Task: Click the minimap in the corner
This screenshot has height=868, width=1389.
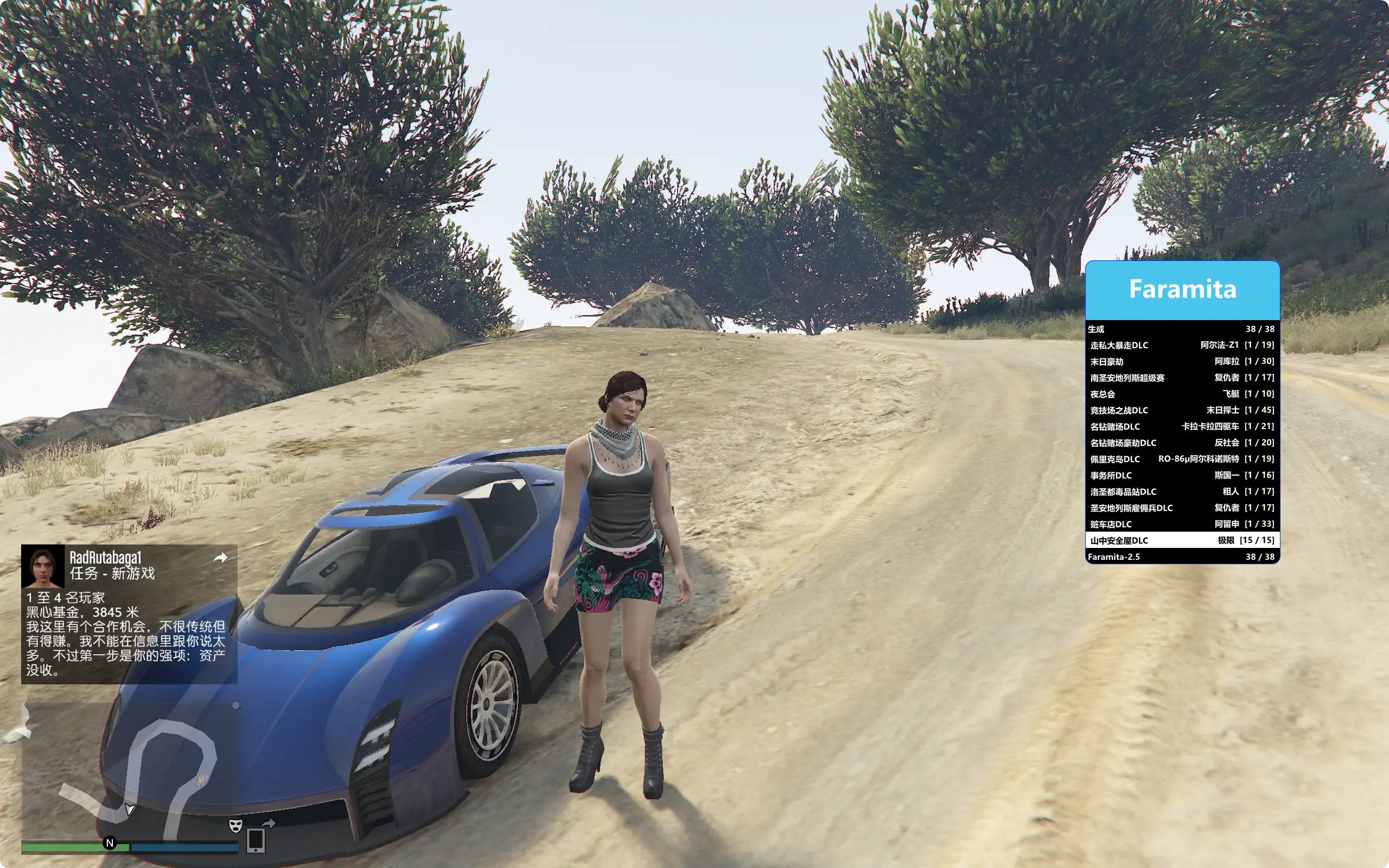Action: point(129,769)
